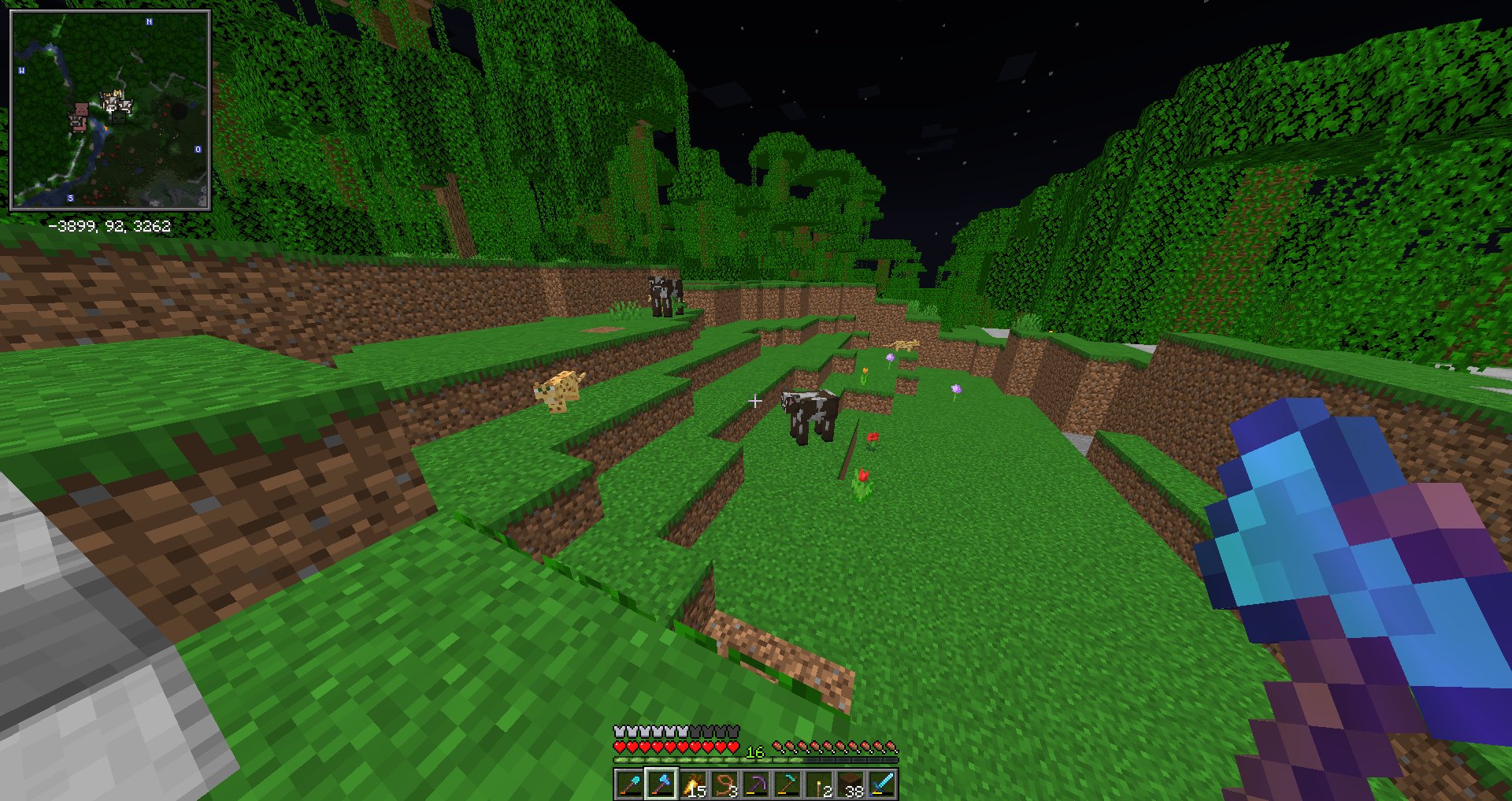
Task: Choose the diamond pickaxe hotbar slot
Action: coord(787,784)
